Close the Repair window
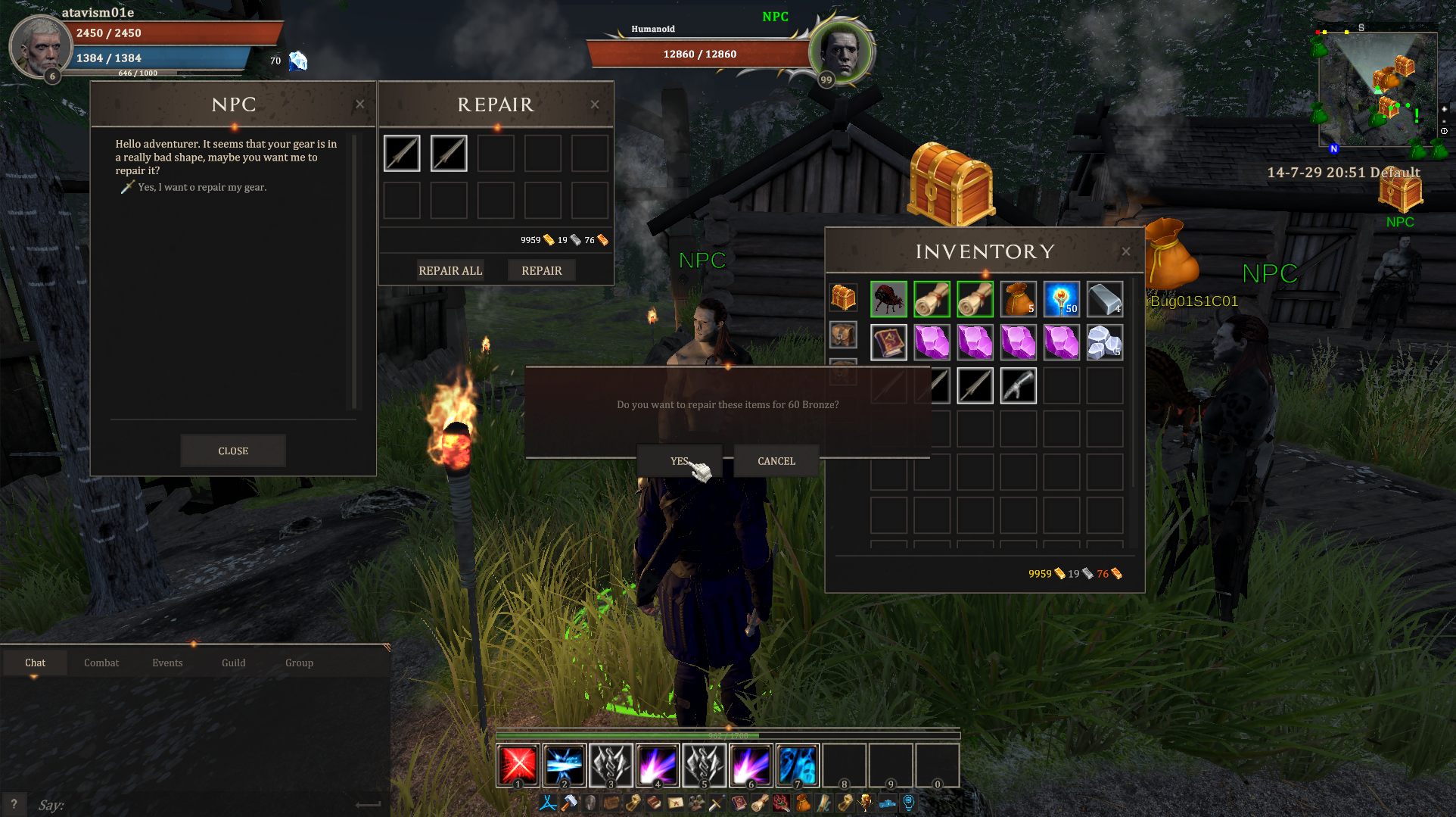 click(595, 104)
